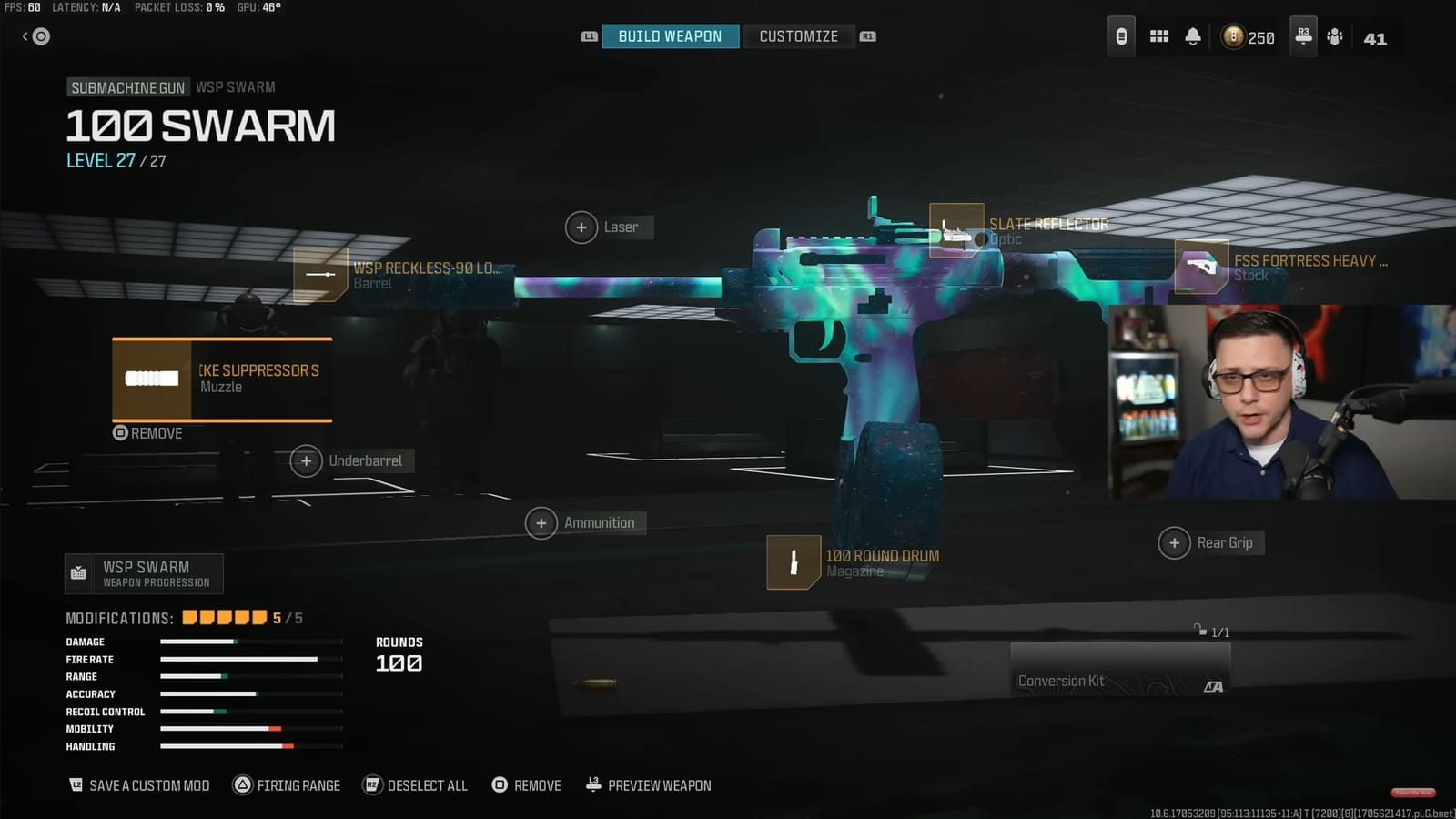Select the Build Weapon tab
The image size is (1456, 819).
click(x=670, y=36)
